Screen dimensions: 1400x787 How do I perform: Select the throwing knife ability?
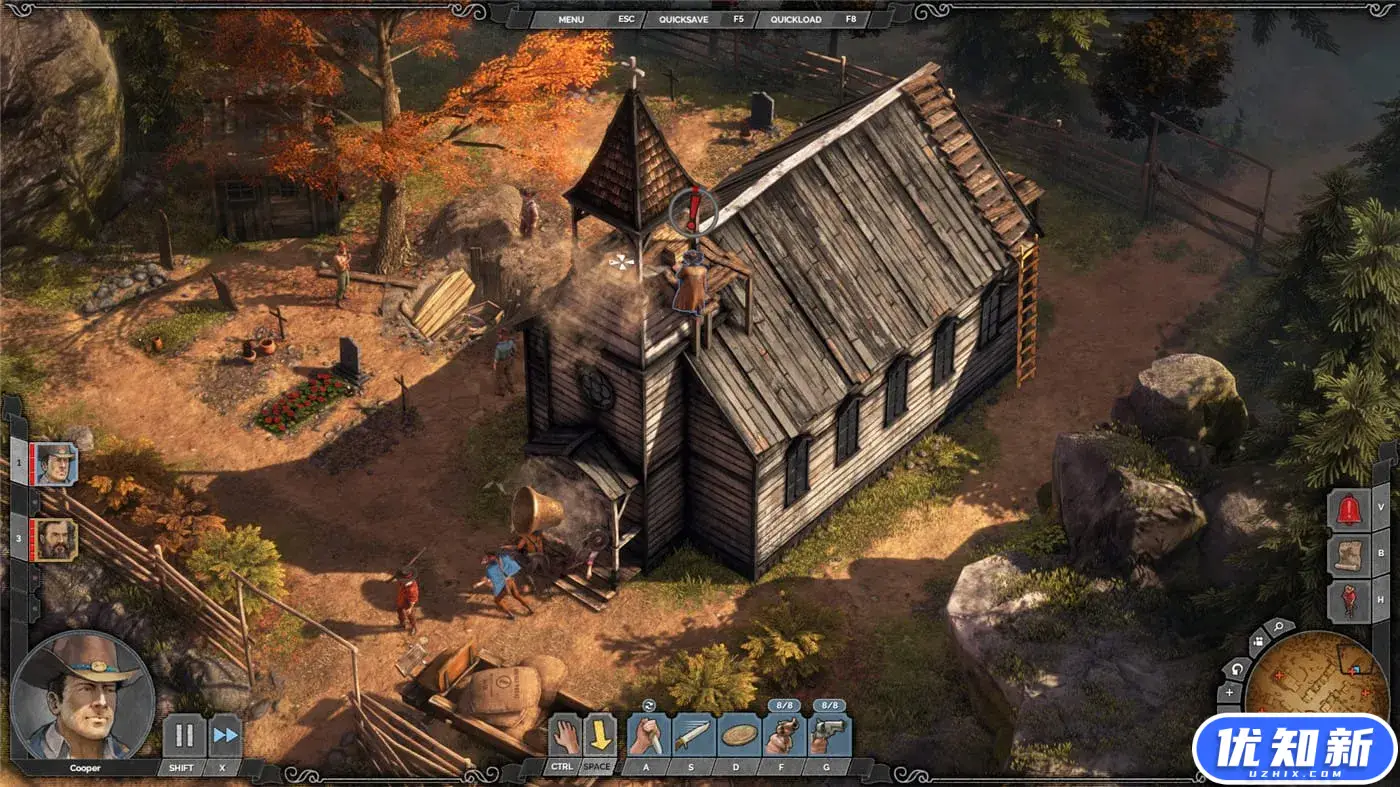(693, 736)
